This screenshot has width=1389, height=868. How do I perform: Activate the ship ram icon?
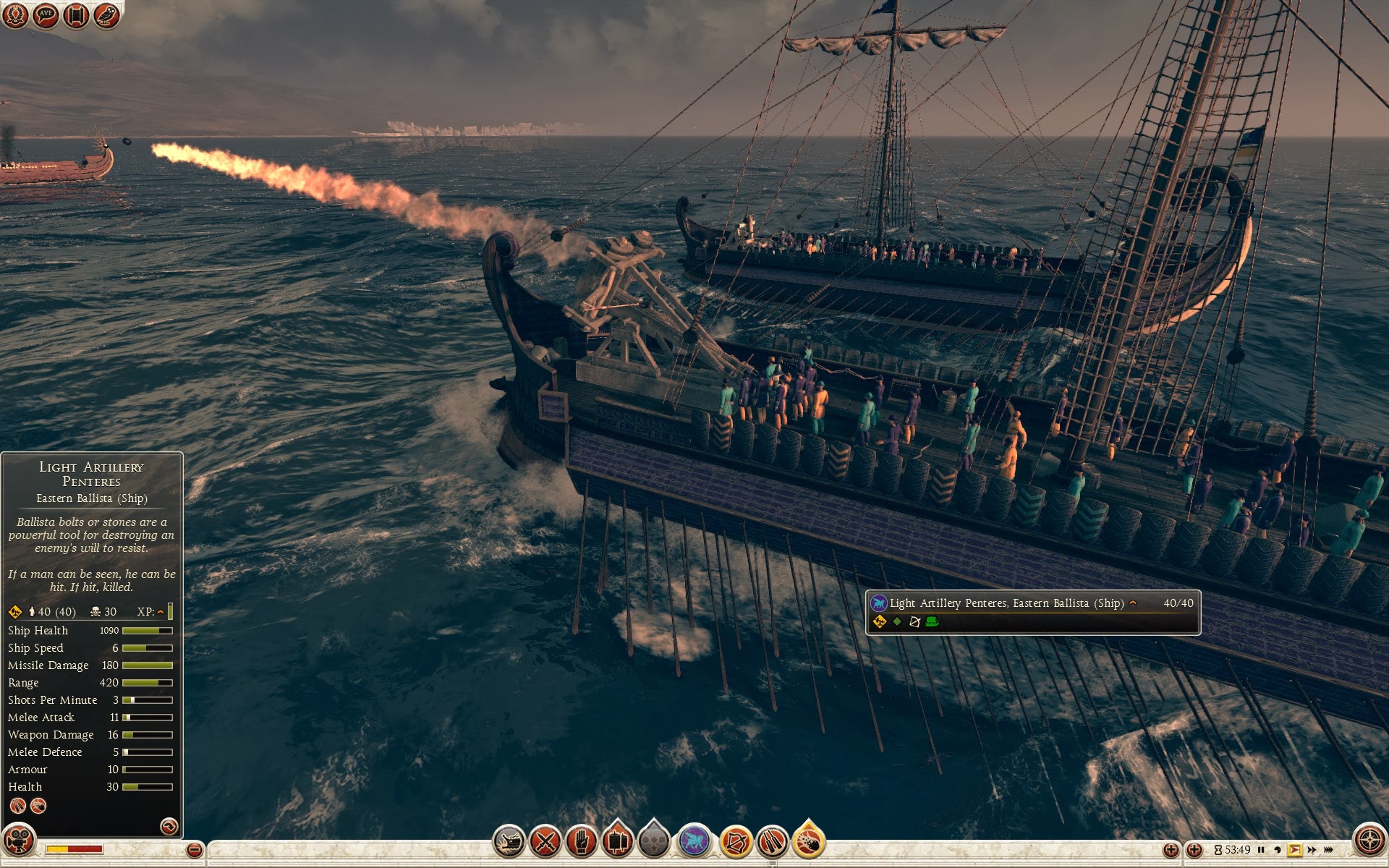click(509, 842)
